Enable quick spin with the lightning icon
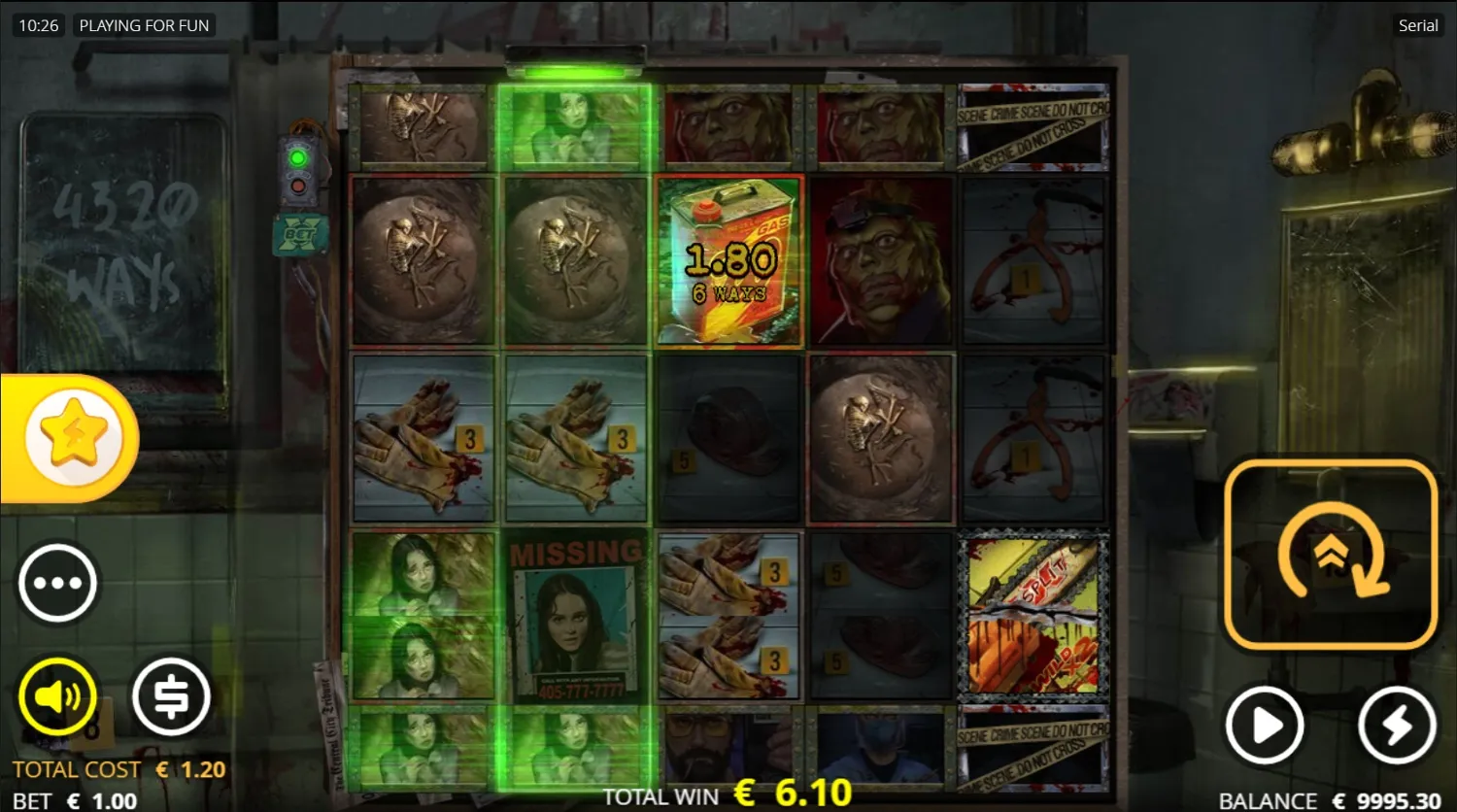1457x812 pixels. 1396,724
